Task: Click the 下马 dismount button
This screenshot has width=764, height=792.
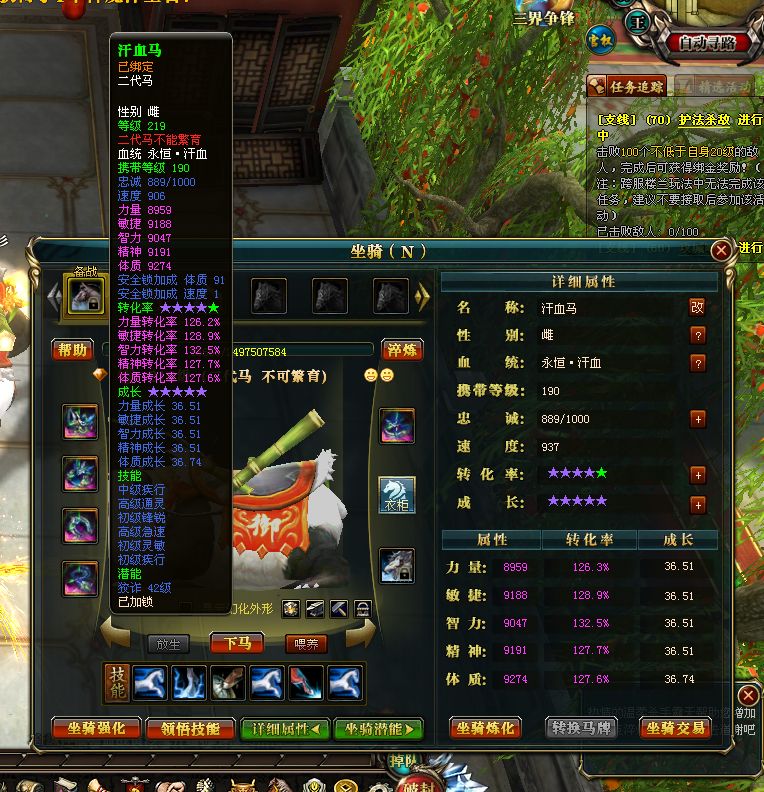Action: 237,644
